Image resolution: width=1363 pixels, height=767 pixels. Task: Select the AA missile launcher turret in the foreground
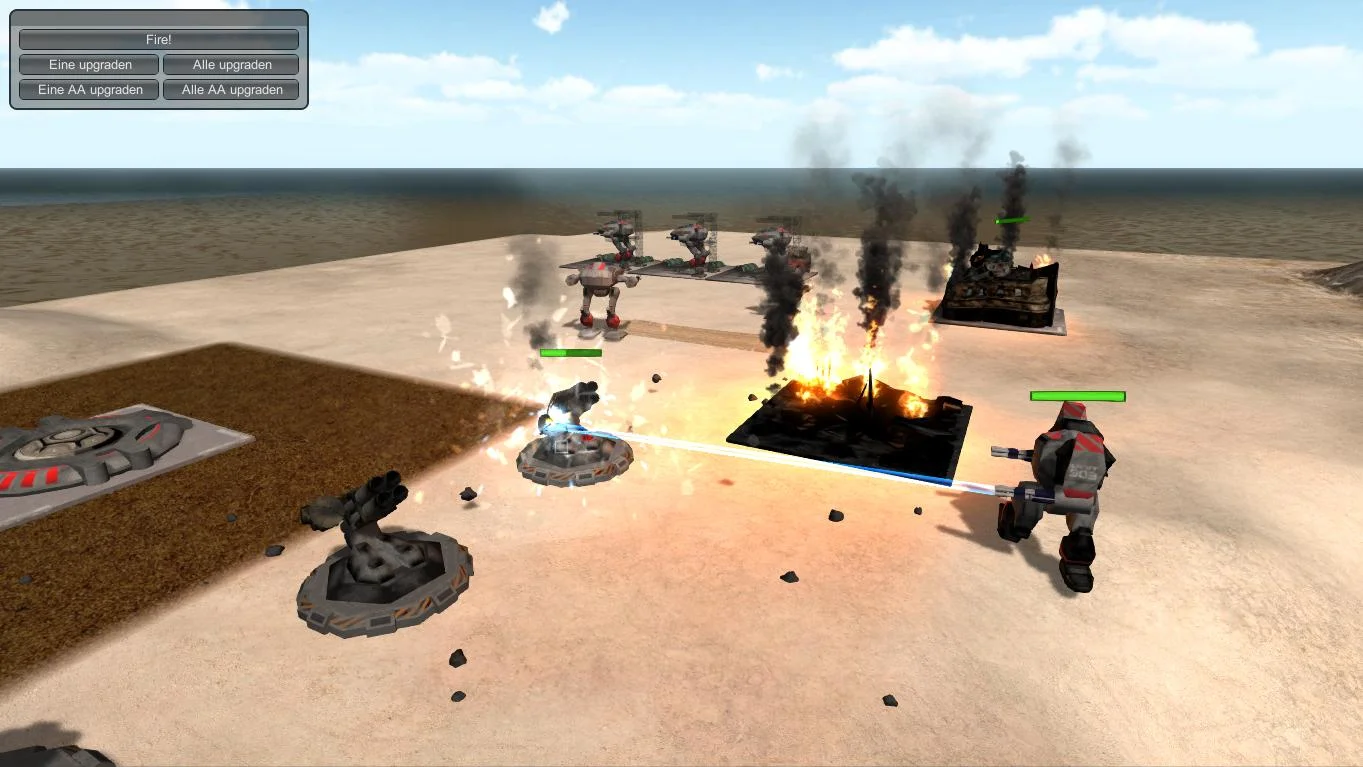click(380, 560)
